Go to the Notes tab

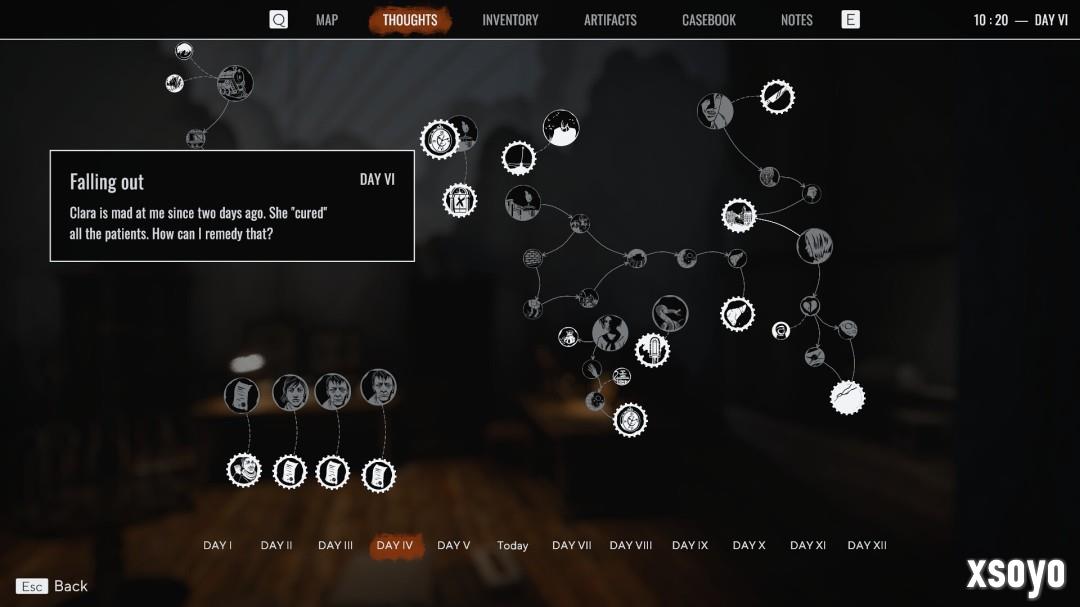coord(797,20)
